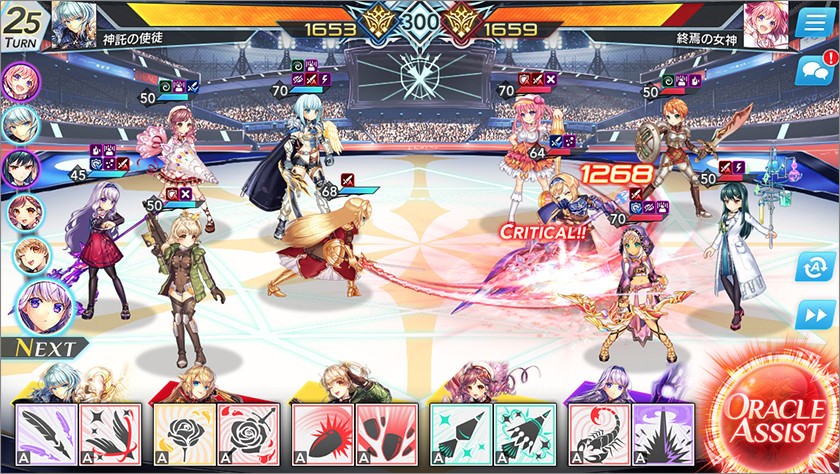Activate the single teal arrow skill
The width and height of the screenshot is (840, 474).
pyautogui.click(x=459, y=434)
